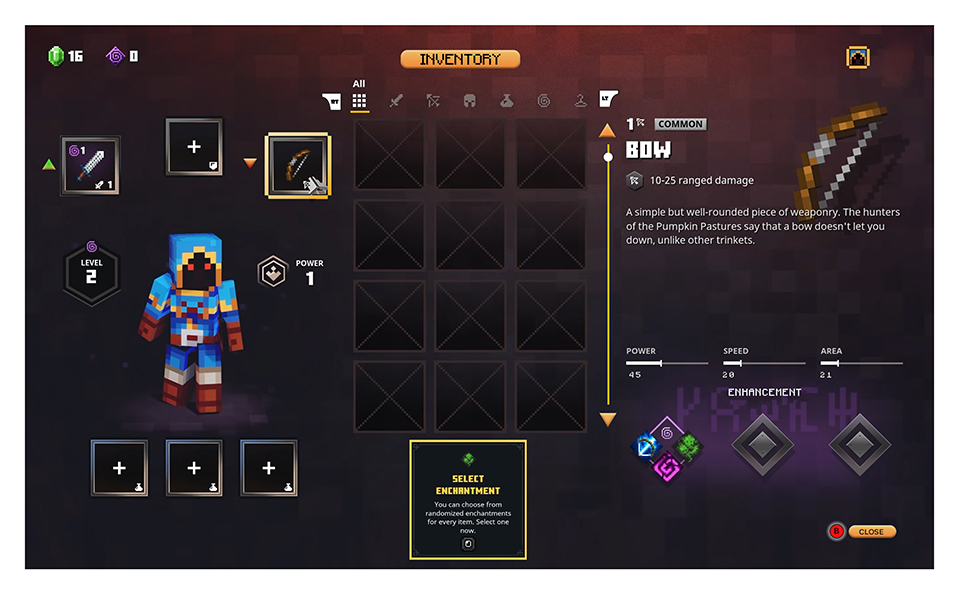Click the scroll-up arrow beside the item grid
Viewport: 960px width, 594px height.
point(607,130)
